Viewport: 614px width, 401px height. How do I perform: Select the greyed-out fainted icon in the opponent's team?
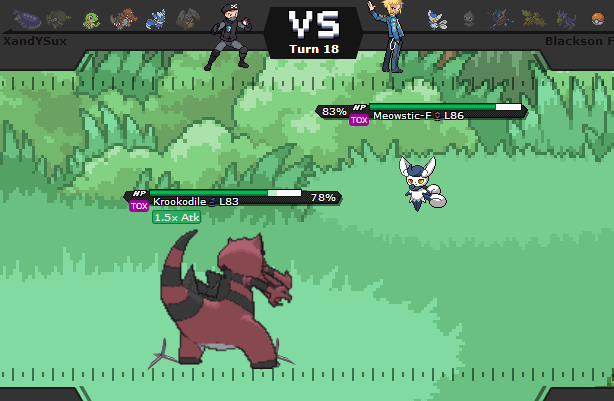[466, 17]
